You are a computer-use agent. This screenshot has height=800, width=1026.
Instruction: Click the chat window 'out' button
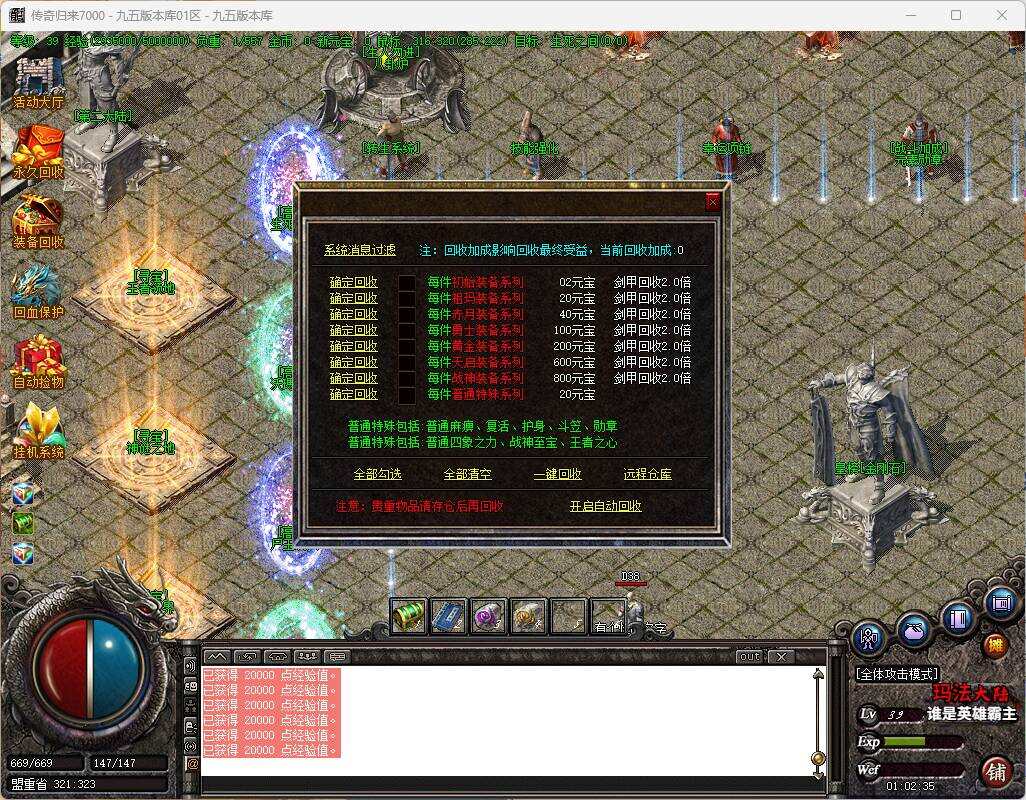tap(749, 657)
